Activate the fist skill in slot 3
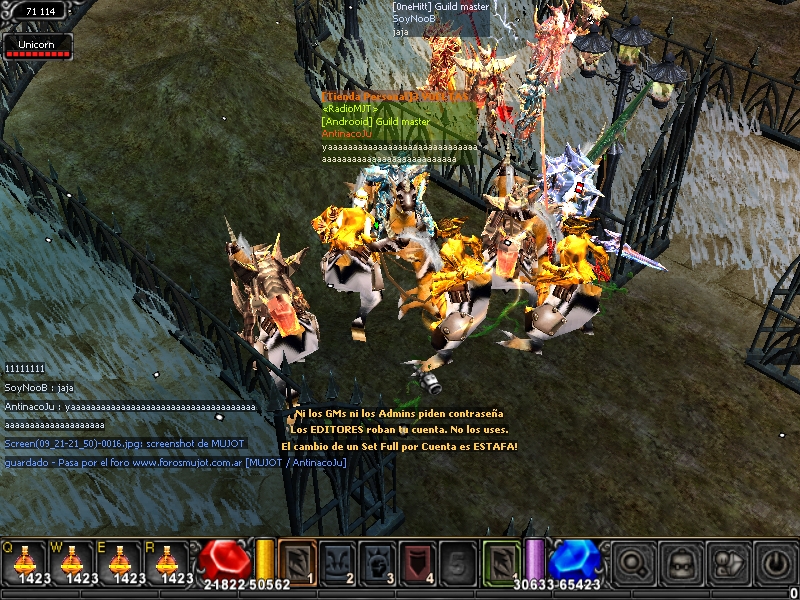Viewport: 800px width, 600px height. pyautogui.click(x=378, y=561)
